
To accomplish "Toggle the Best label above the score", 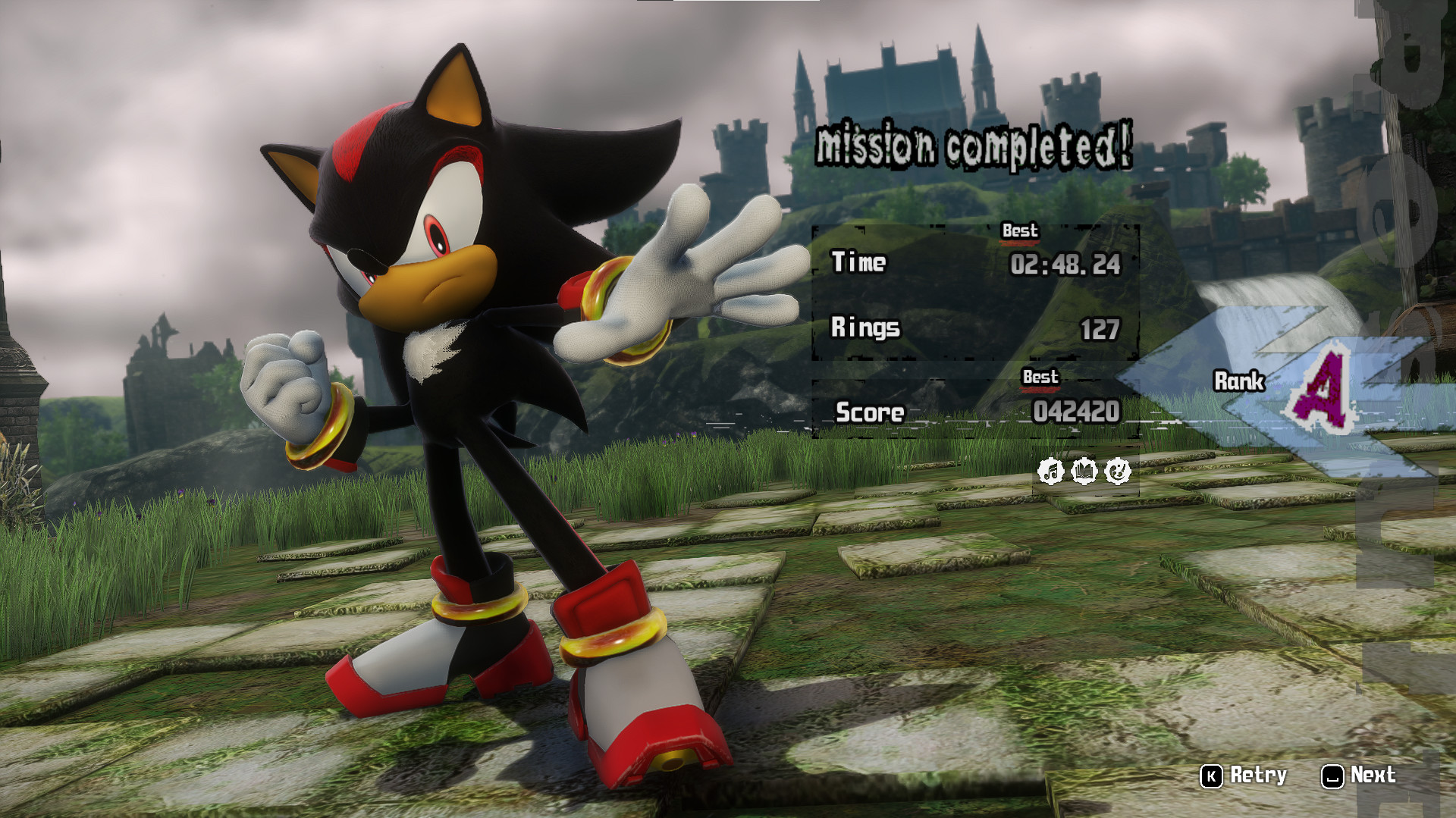I will coord(1040,377).
